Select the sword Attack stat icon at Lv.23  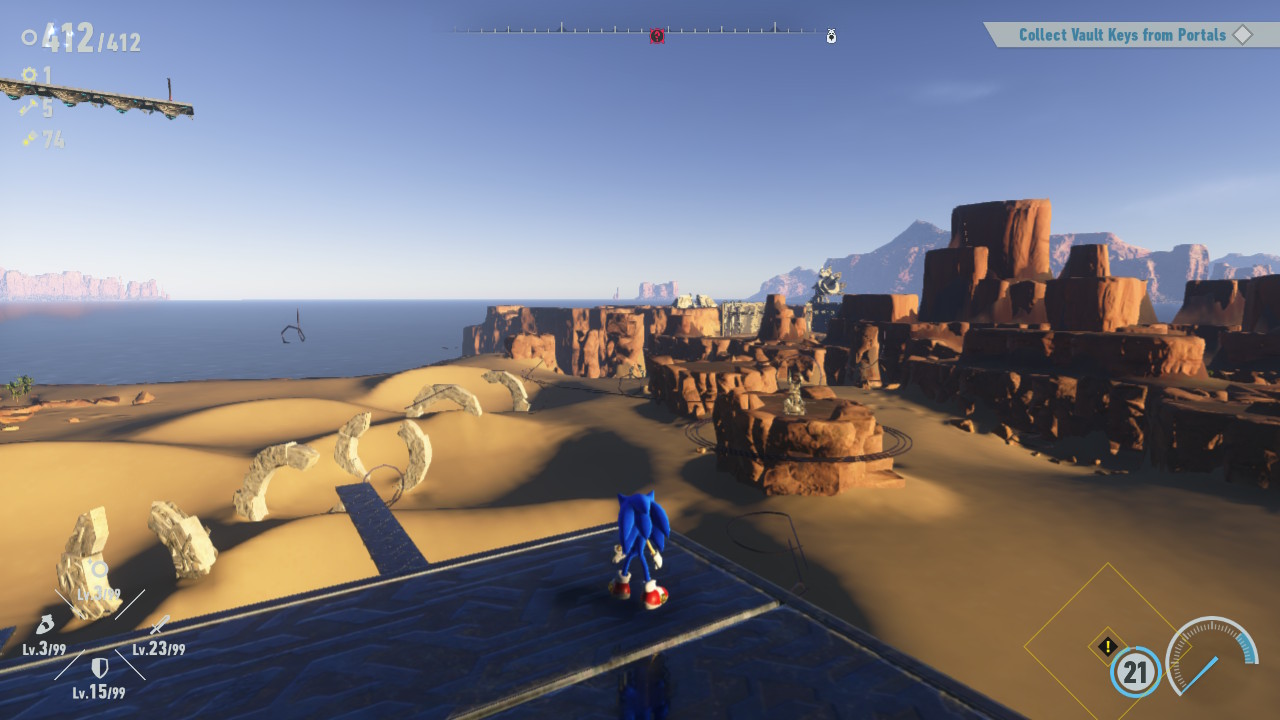159,626
